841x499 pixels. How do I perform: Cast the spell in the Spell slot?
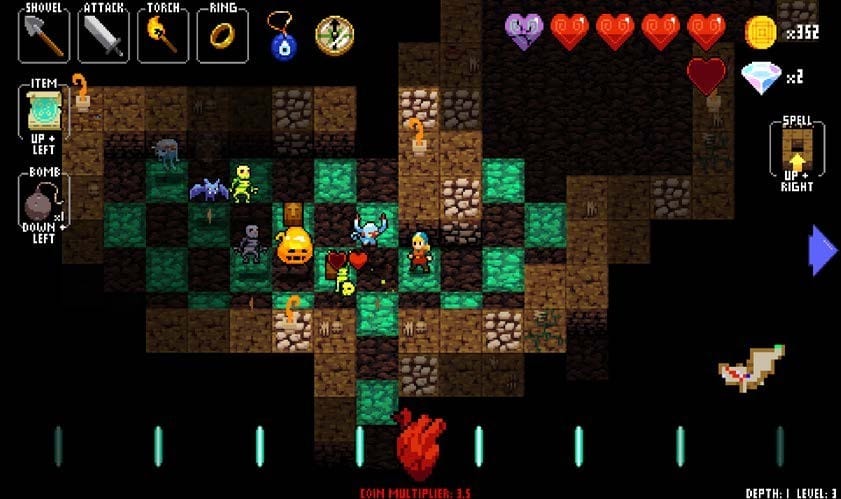tap(797, 148)
